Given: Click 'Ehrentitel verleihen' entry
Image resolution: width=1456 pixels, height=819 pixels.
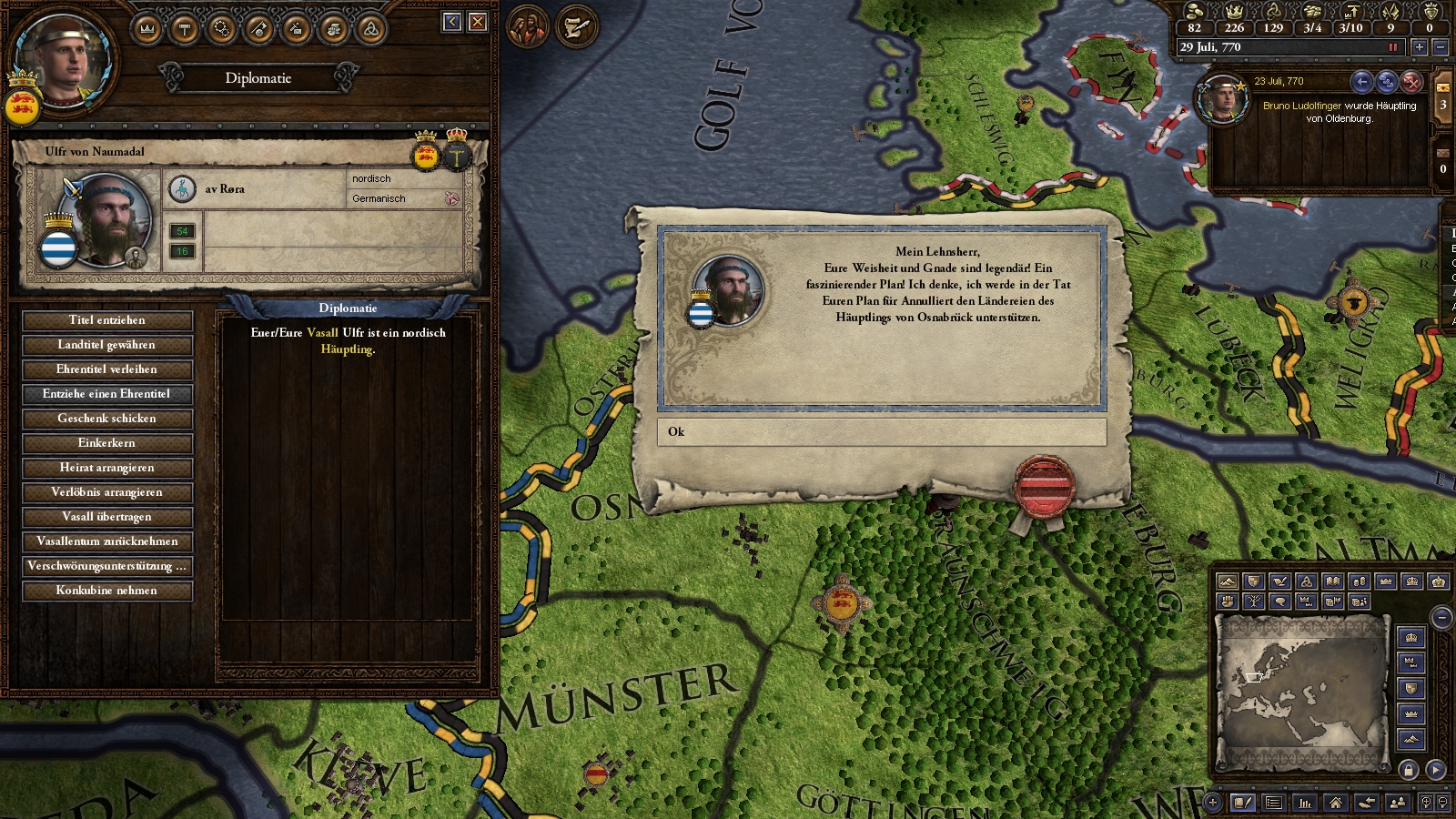Looking at the screenshot, I should click(x=107, y=369).
